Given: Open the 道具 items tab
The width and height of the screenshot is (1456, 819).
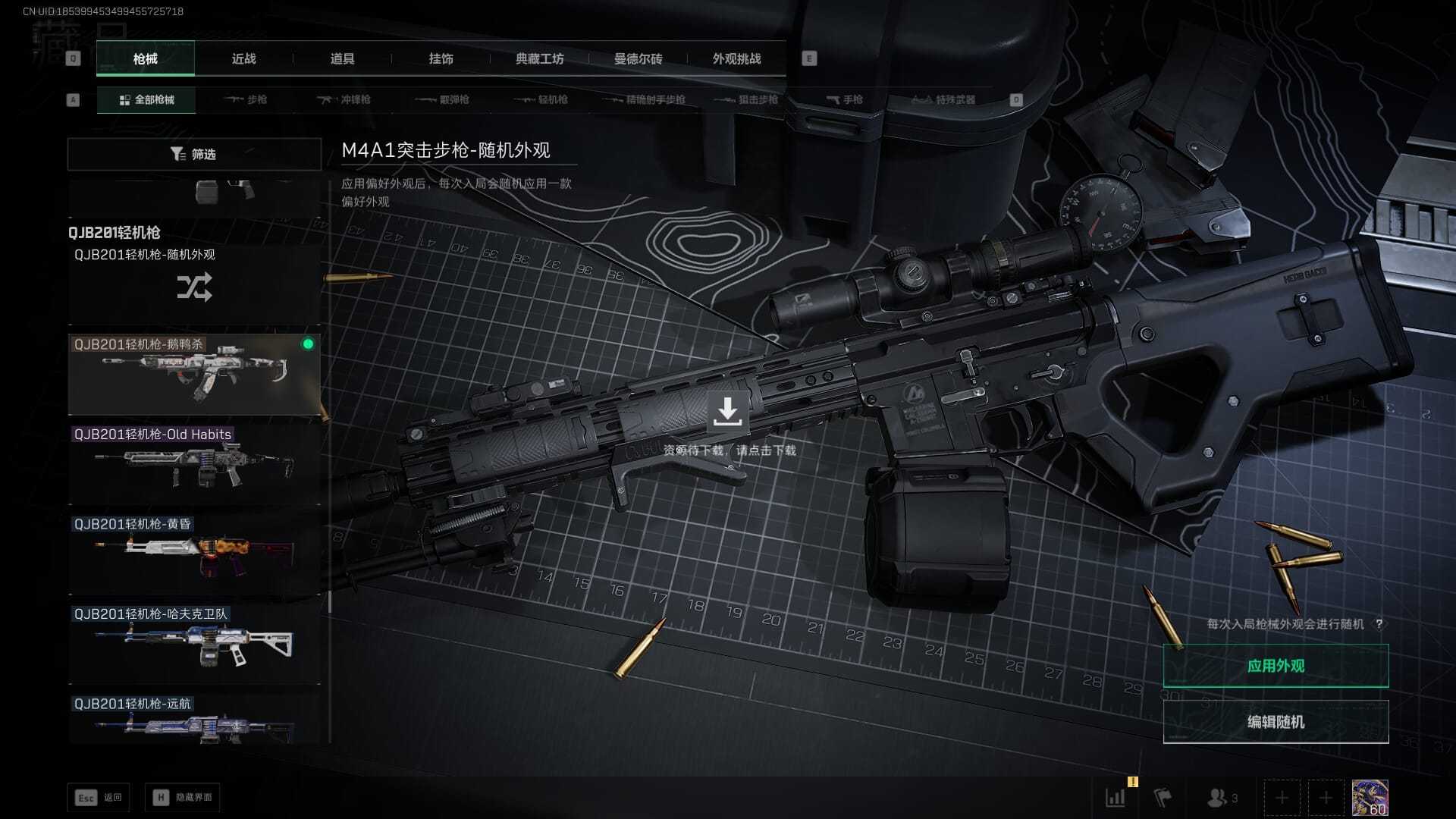Looking at the screenshot, I should [342, 59].
